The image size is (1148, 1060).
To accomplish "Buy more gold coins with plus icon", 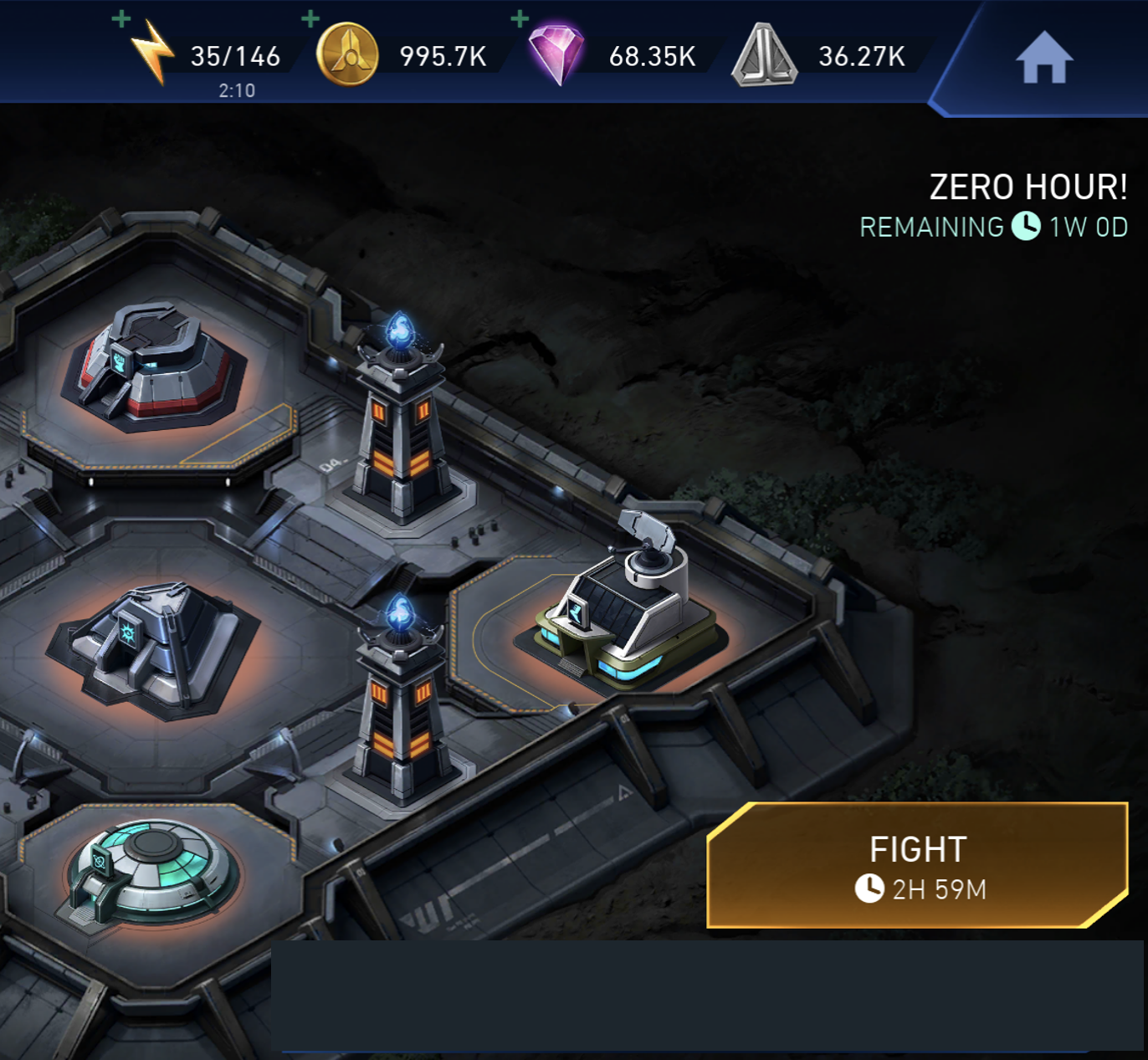I will pyautogui.click(x=310, y=19).
